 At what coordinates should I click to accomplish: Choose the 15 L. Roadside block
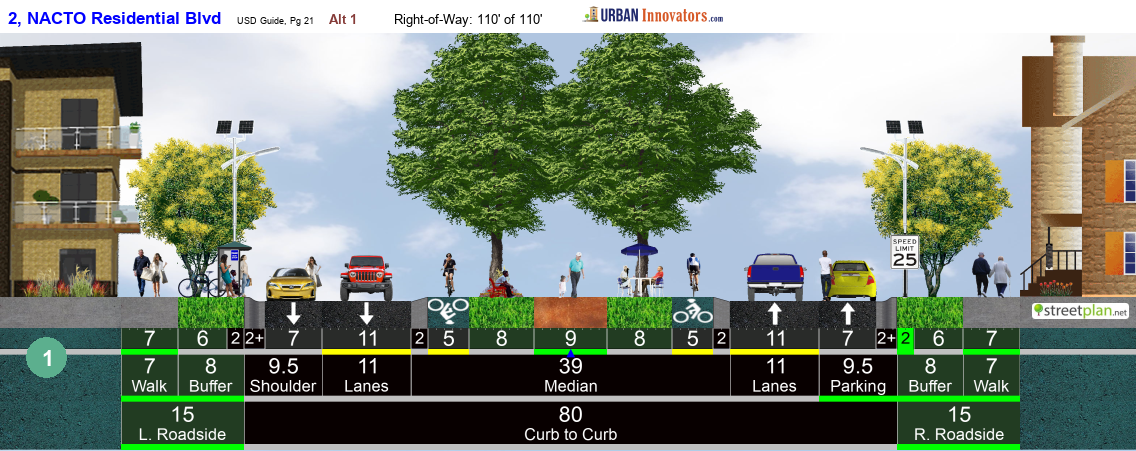[x=182, y=423]
